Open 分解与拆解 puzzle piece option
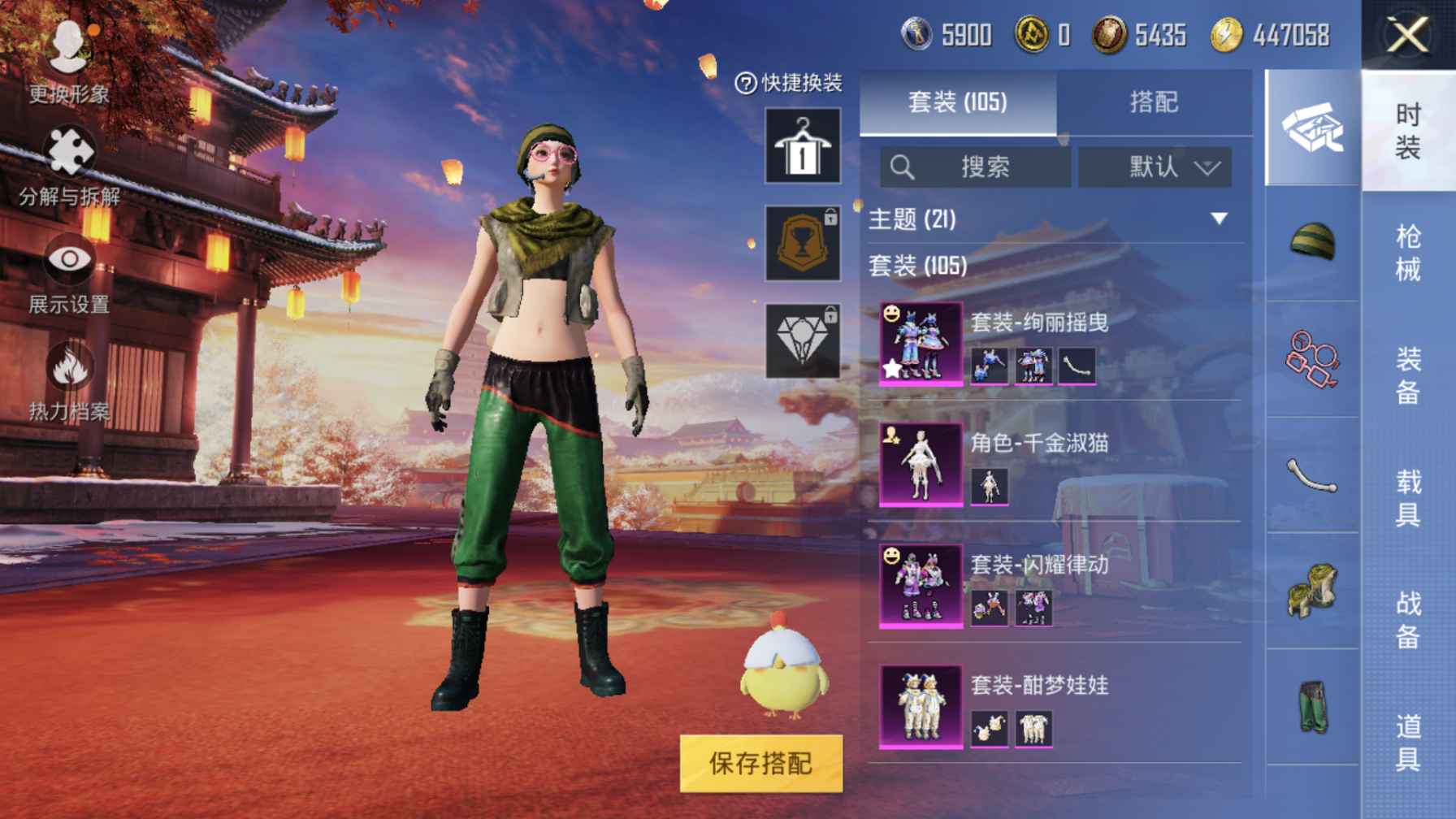This screenshot has height=819, width=1456. pyautogui.click(x=69, y=167)
